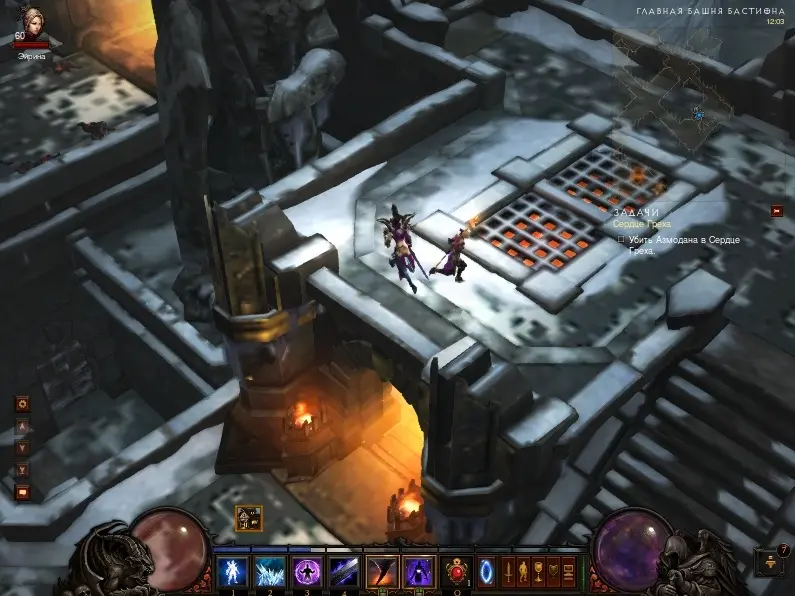
Task: Select the Heart of Sin quest title
Action: [x=642, y=225]
